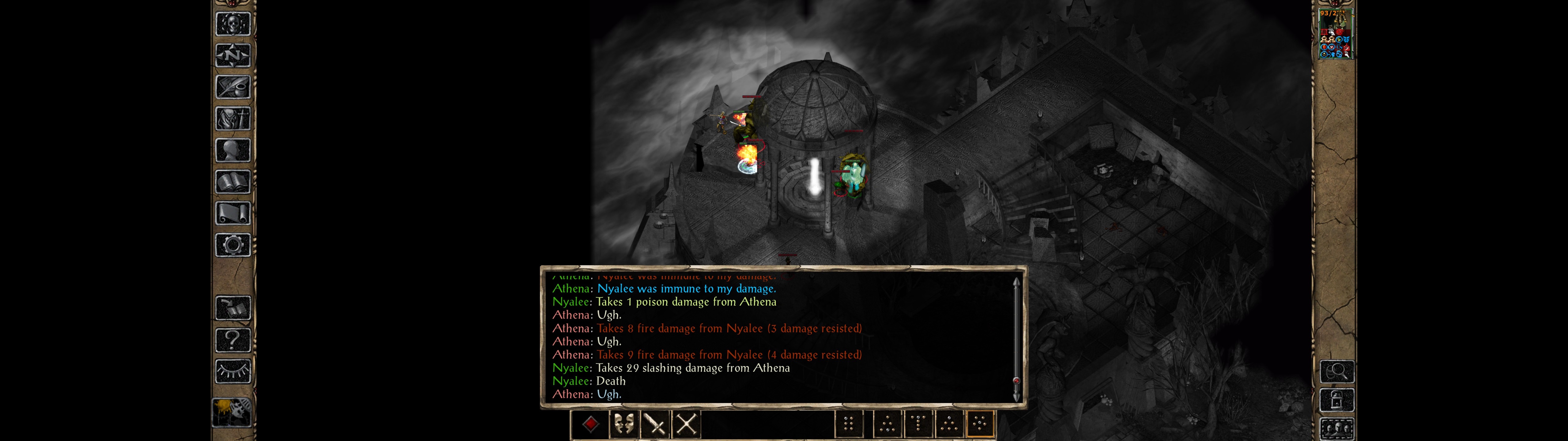Click the magnifying glass button
This screenshot has width=1568, height=441.
point(1336,371)
